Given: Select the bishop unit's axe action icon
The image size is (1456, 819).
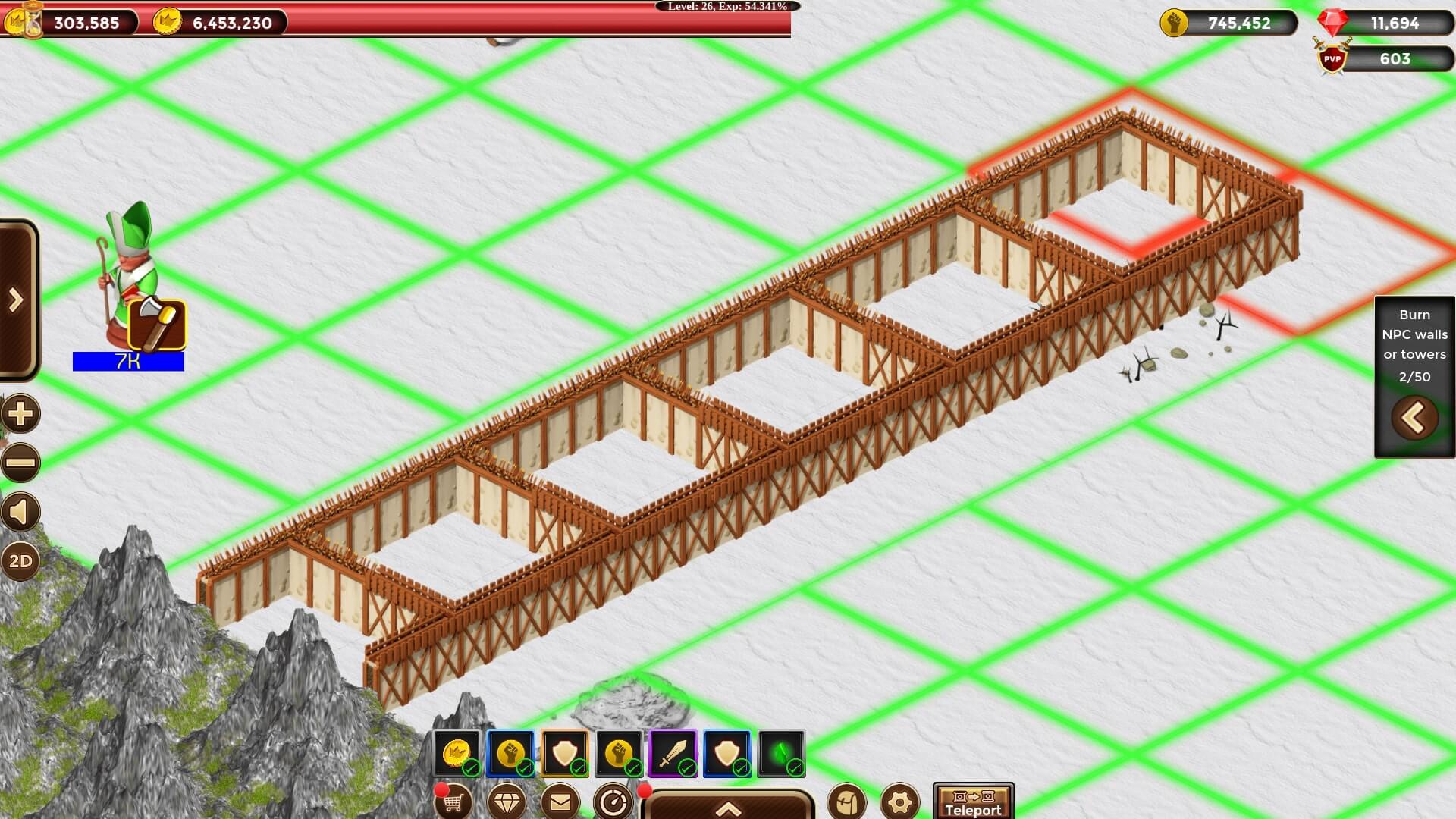Looking at the screenshot, I should coord(157,325).
